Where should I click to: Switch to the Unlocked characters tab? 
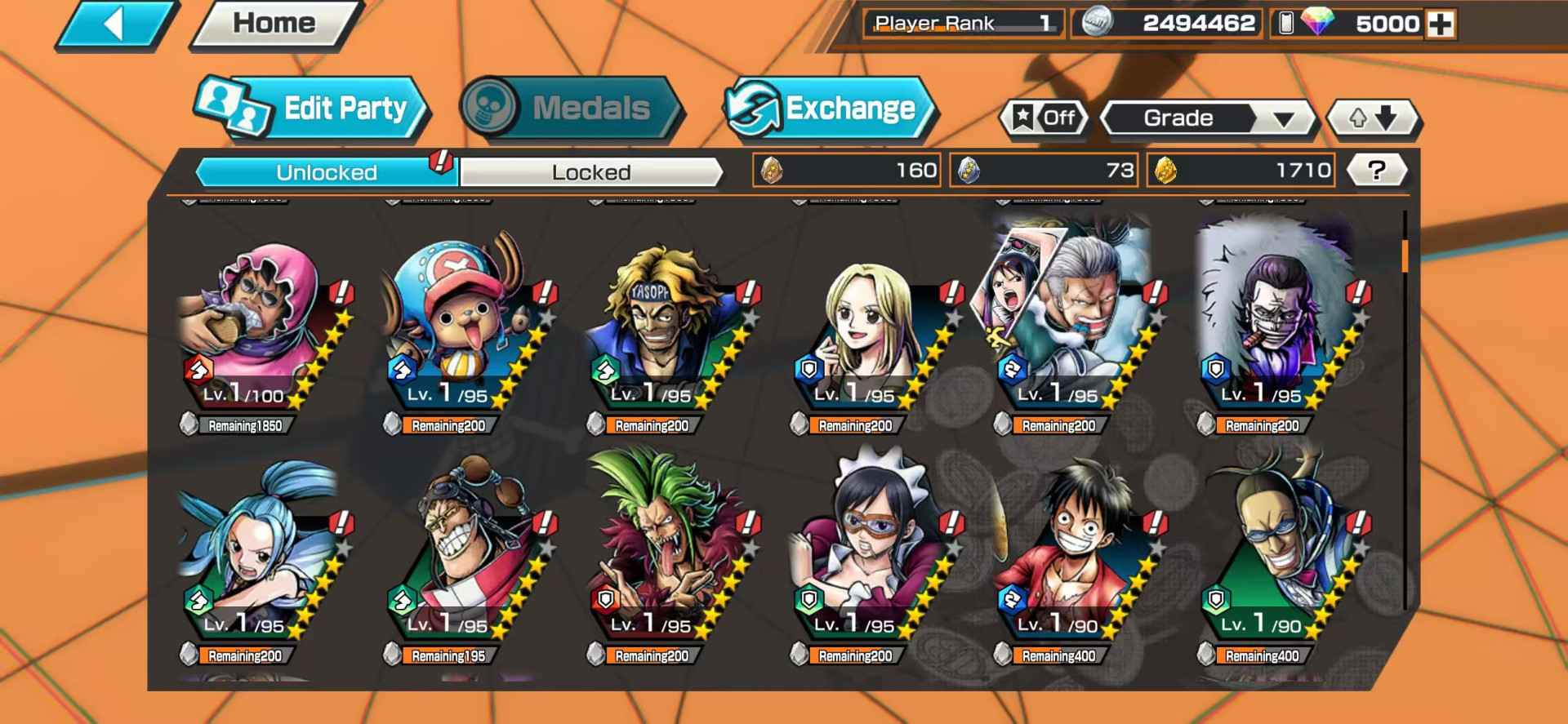pos(326,172)
